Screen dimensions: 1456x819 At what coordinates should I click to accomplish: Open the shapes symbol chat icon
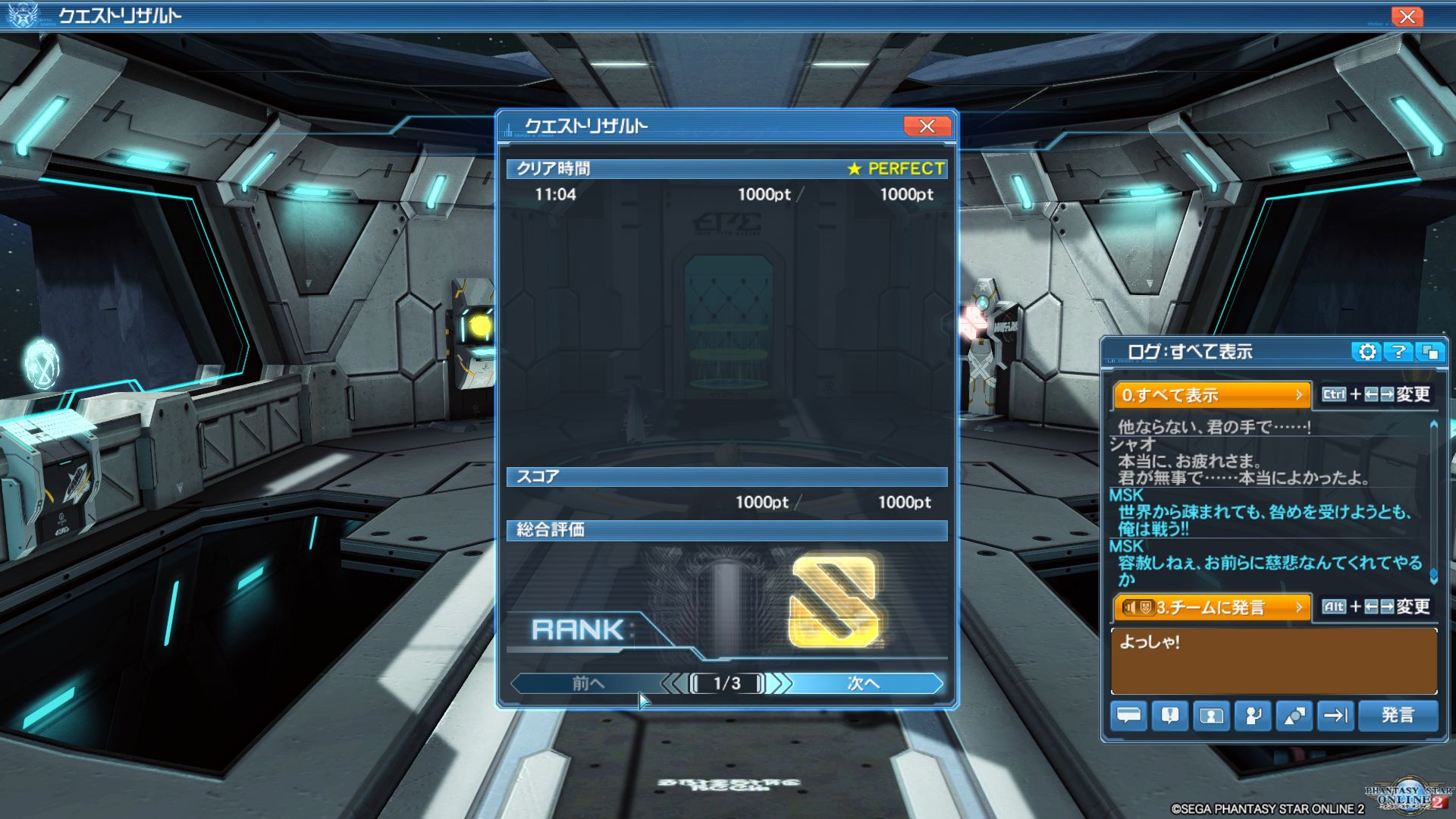coord(1294,715)
